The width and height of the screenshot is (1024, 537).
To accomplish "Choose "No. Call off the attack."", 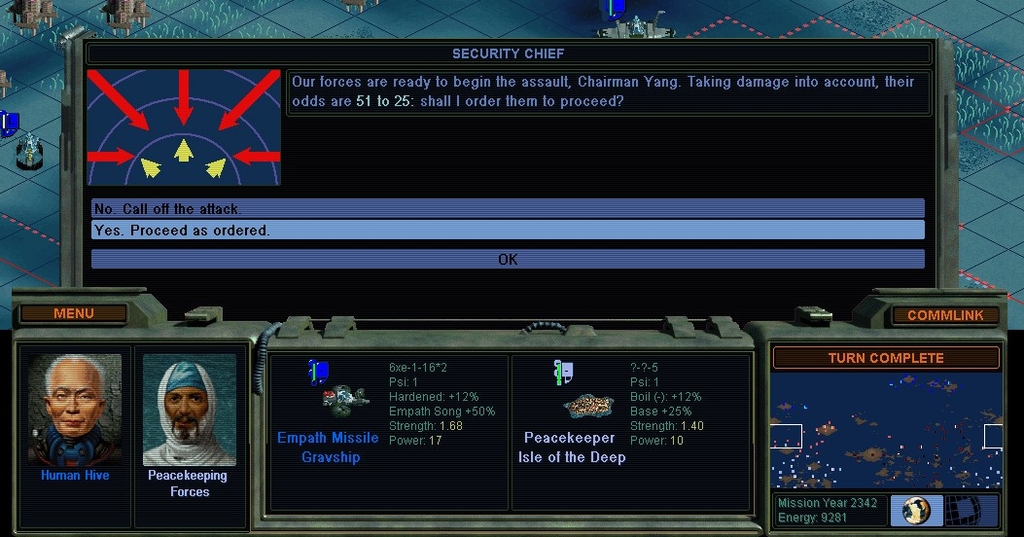I will 507,209.
